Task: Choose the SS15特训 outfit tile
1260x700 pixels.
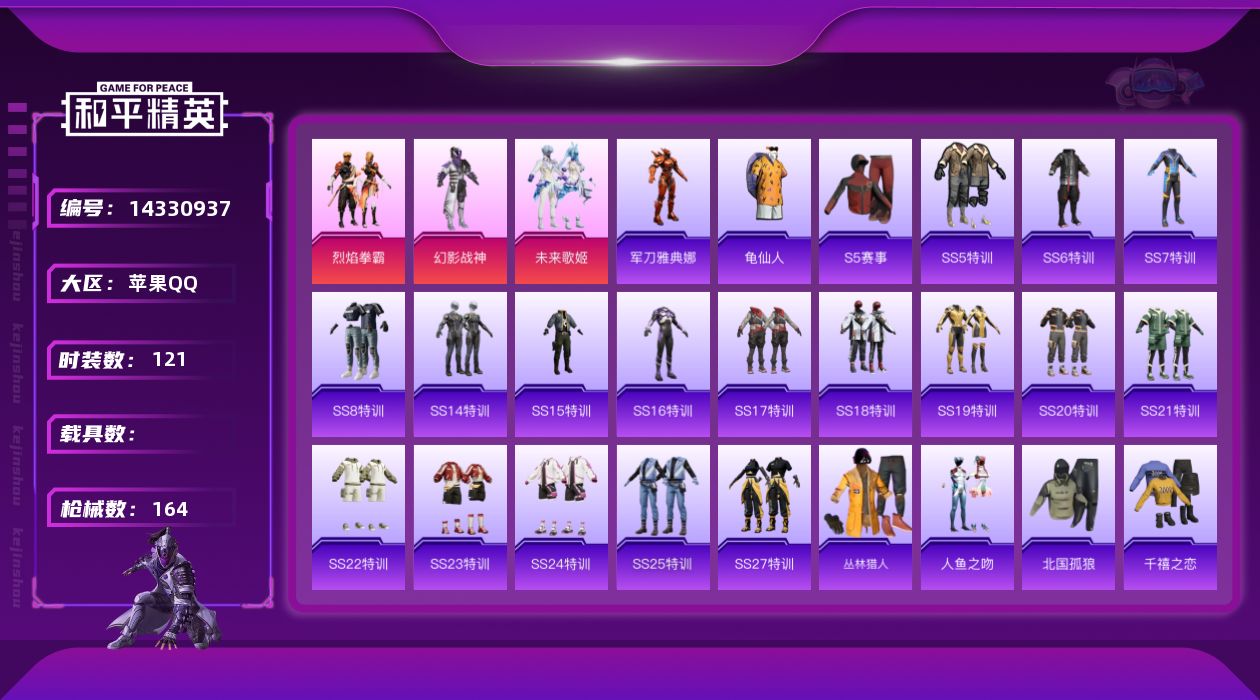Action: [x=561, y=364]
